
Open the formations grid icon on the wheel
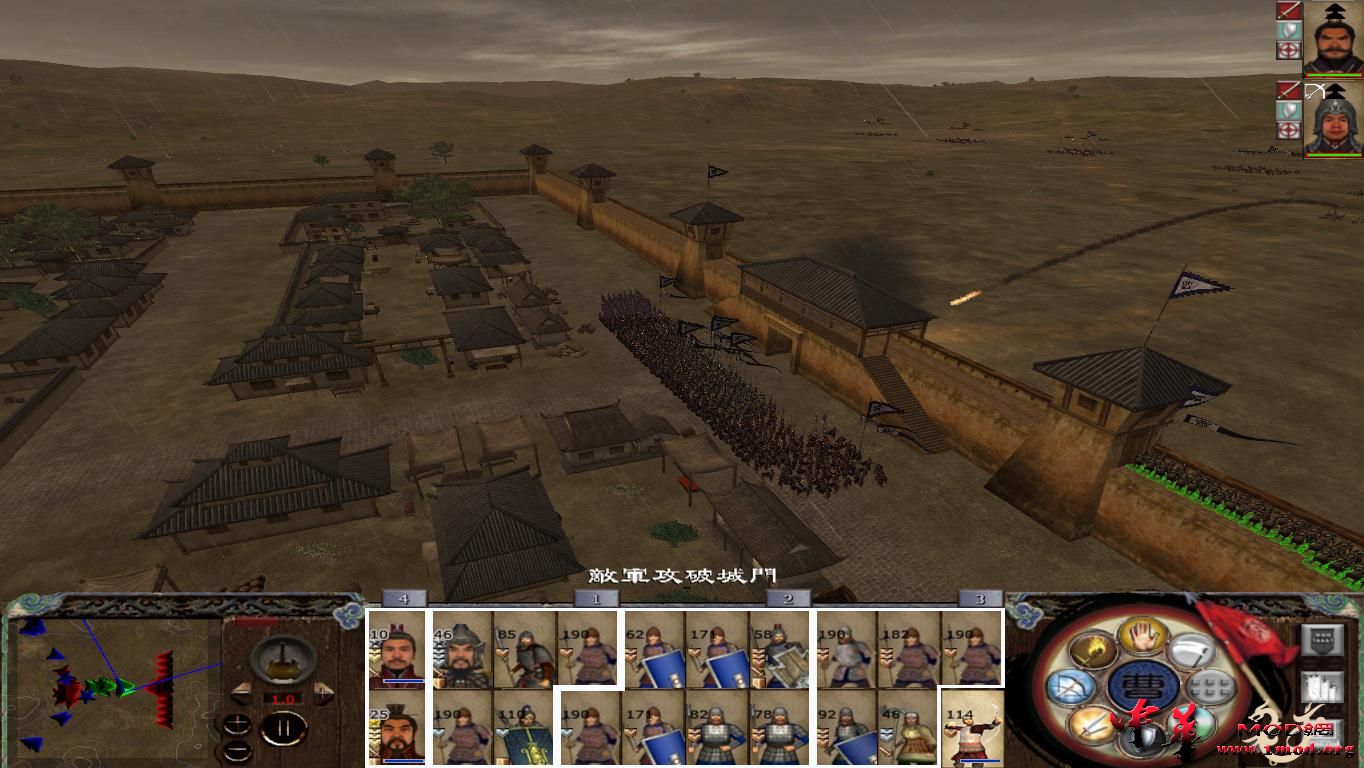1210,687
